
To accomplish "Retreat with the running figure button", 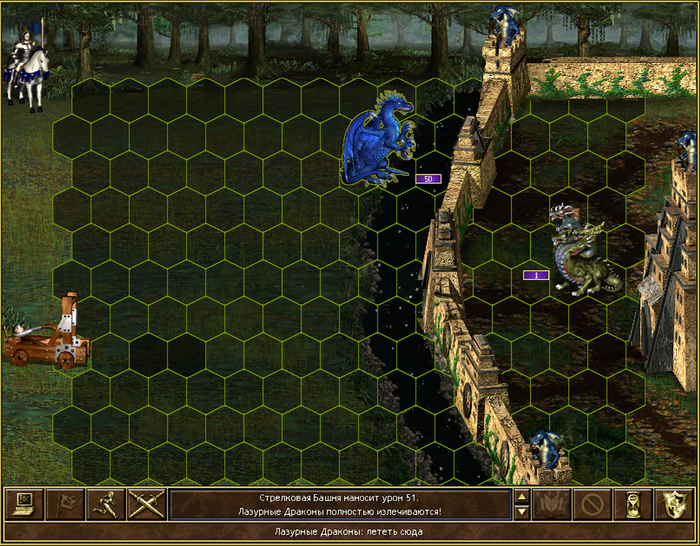I will pos(105,503).
